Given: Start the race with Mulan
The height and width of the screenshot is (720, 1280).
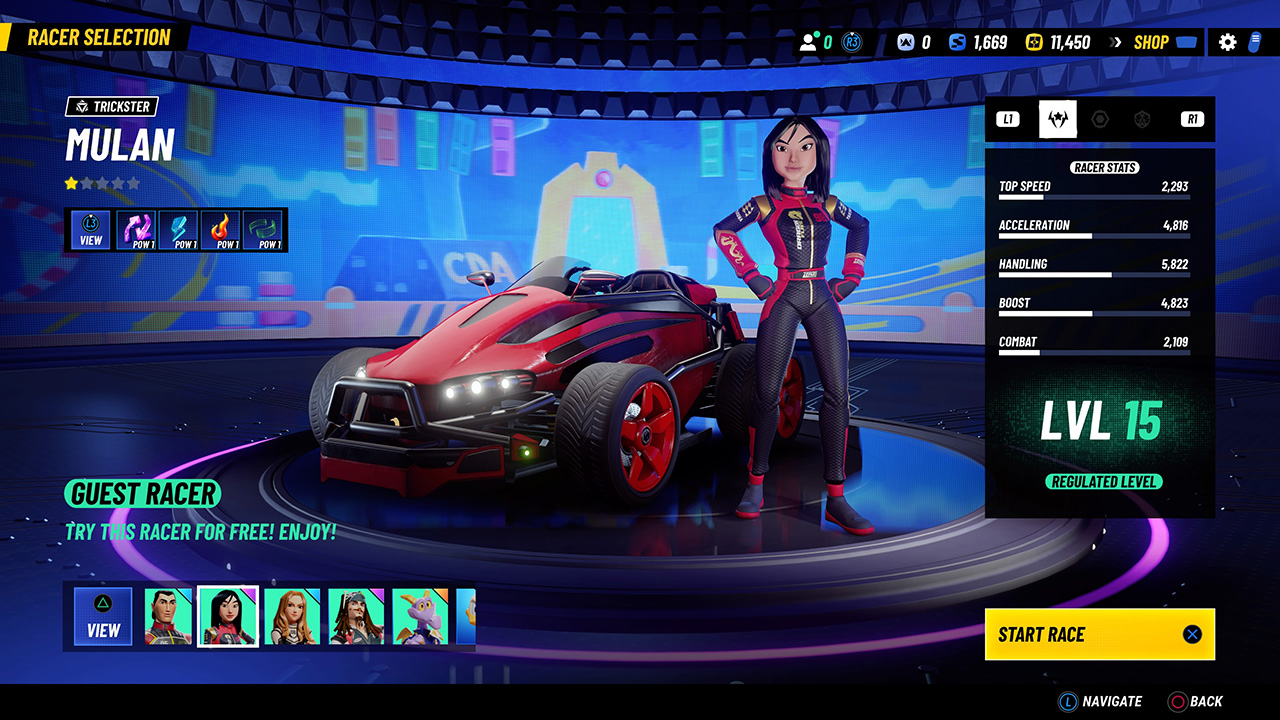Looking at the screenshot, I should coord(1099,634).
